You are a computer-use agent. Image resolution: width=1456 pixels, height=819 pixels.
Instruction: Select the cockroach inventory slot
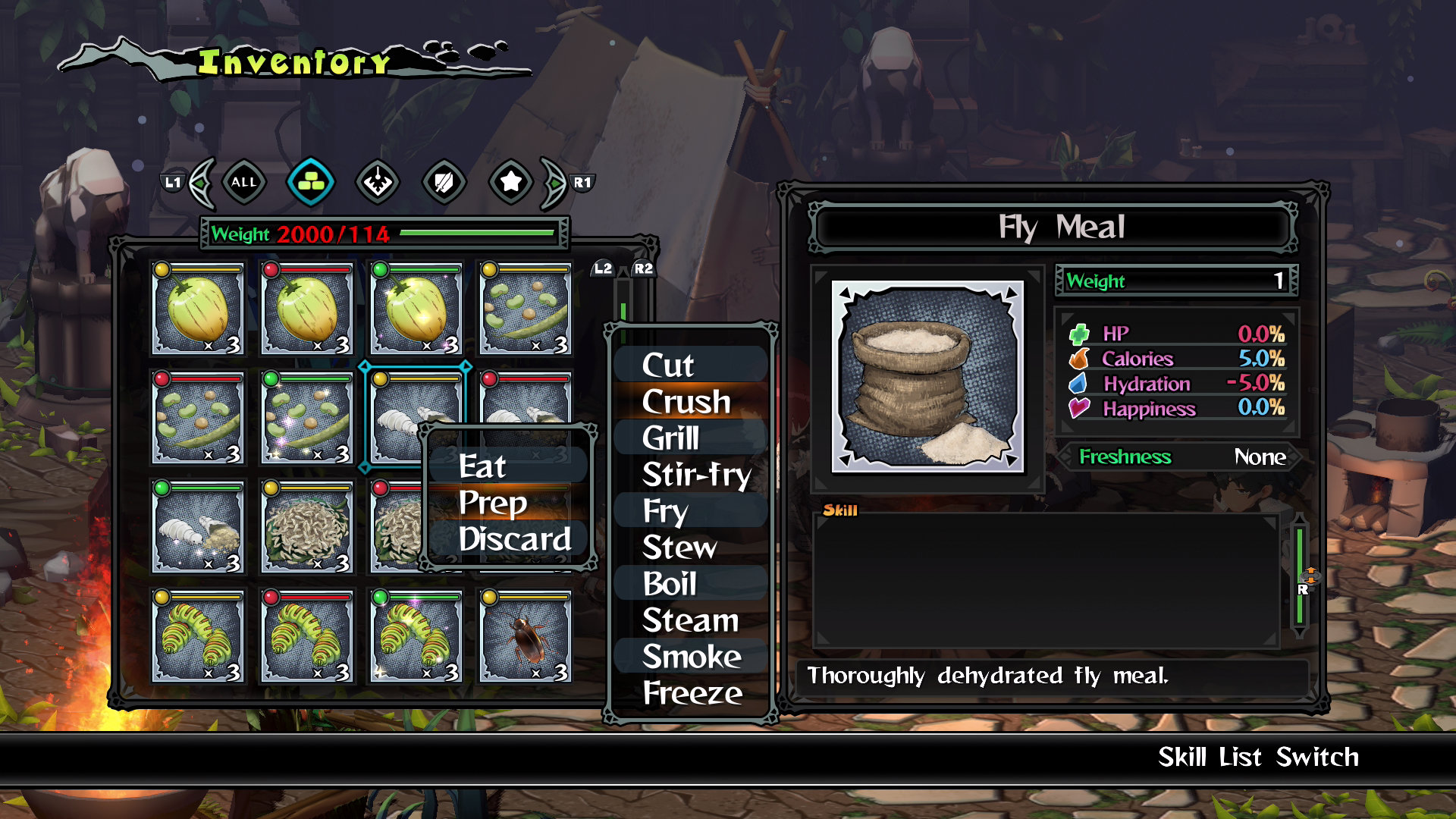coord(525,636)
